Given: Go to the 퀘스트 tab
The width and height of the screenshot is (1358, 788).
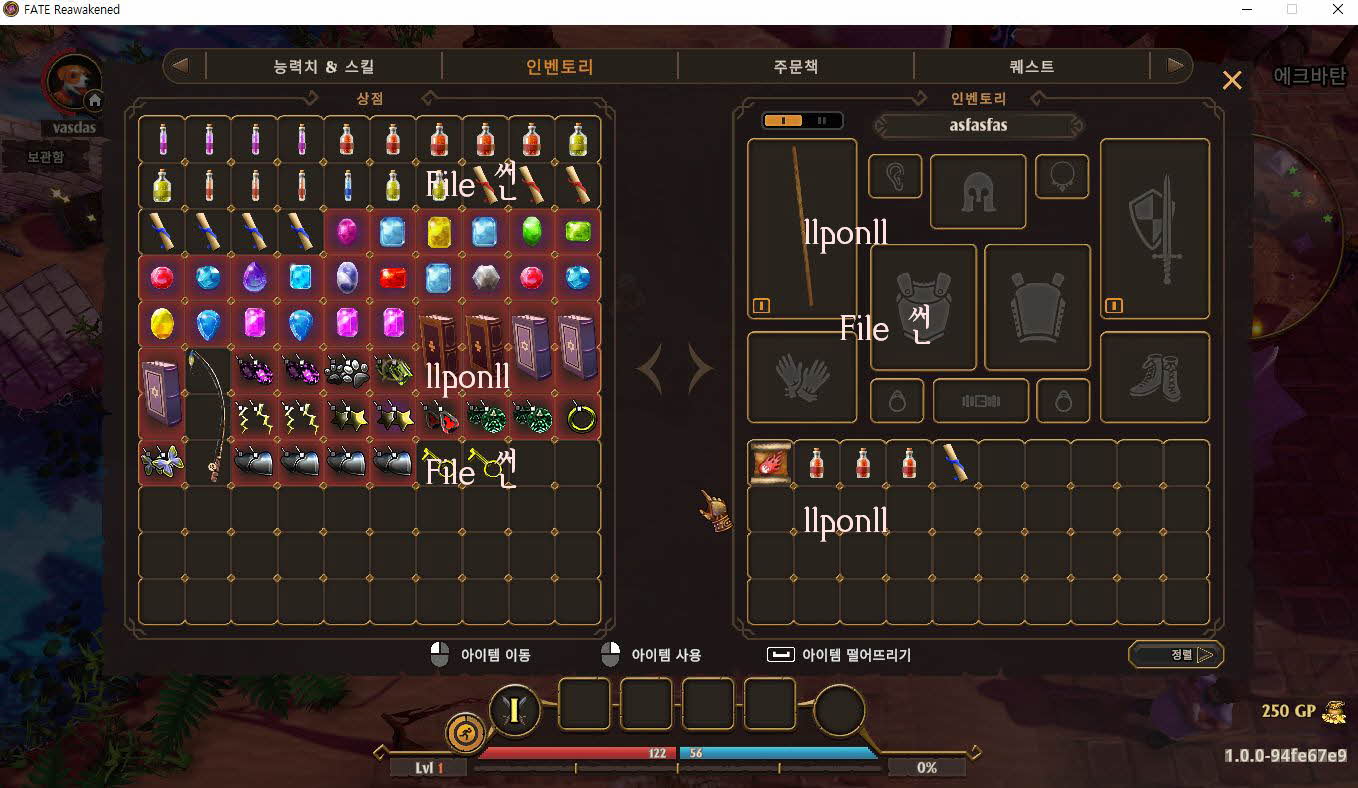Looking at the screenshot, I should [x=1032, y=67].
